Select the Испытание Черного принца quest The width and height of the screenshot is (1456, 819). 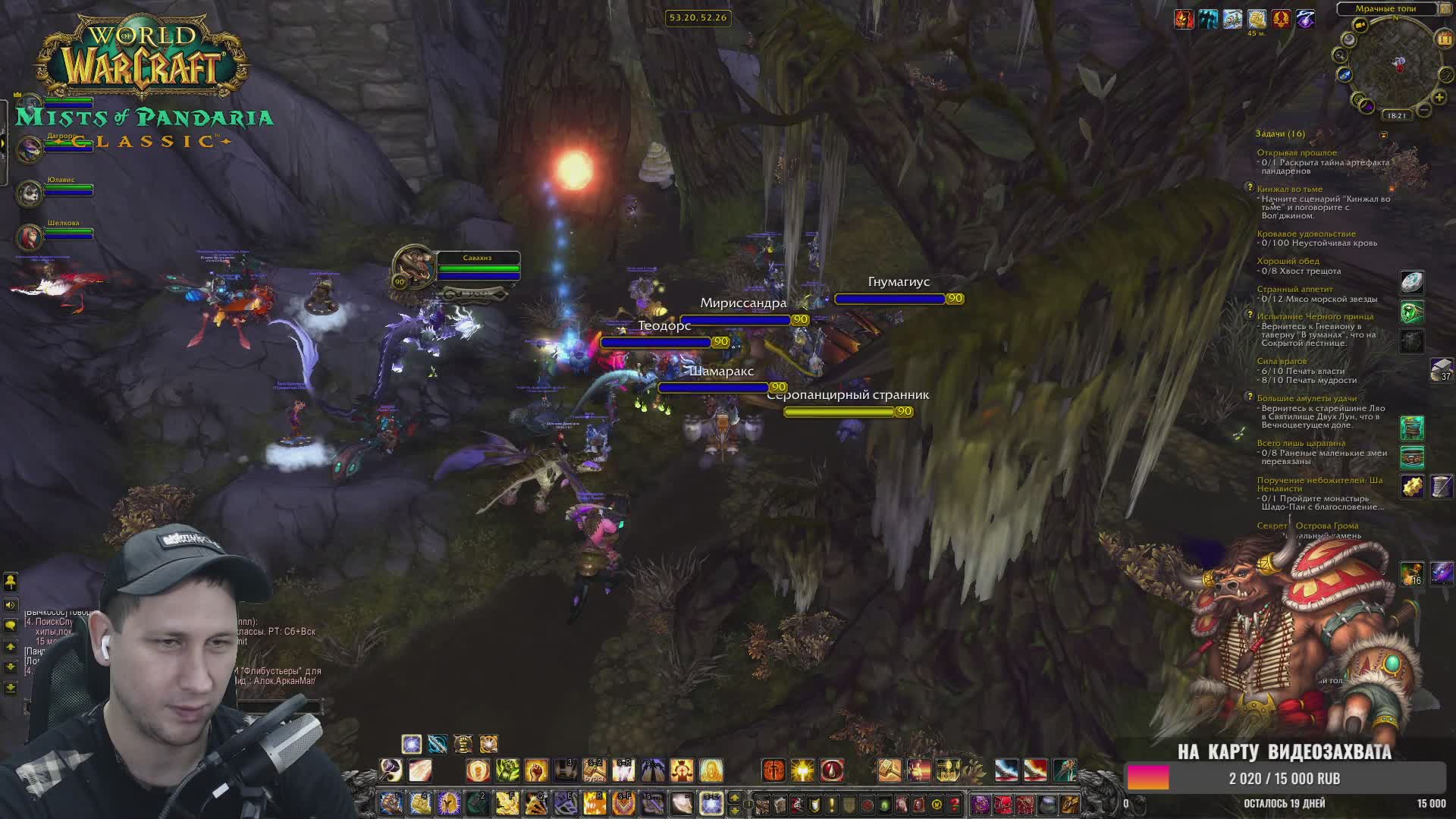pyautogui.click(x=1315, y=316)
